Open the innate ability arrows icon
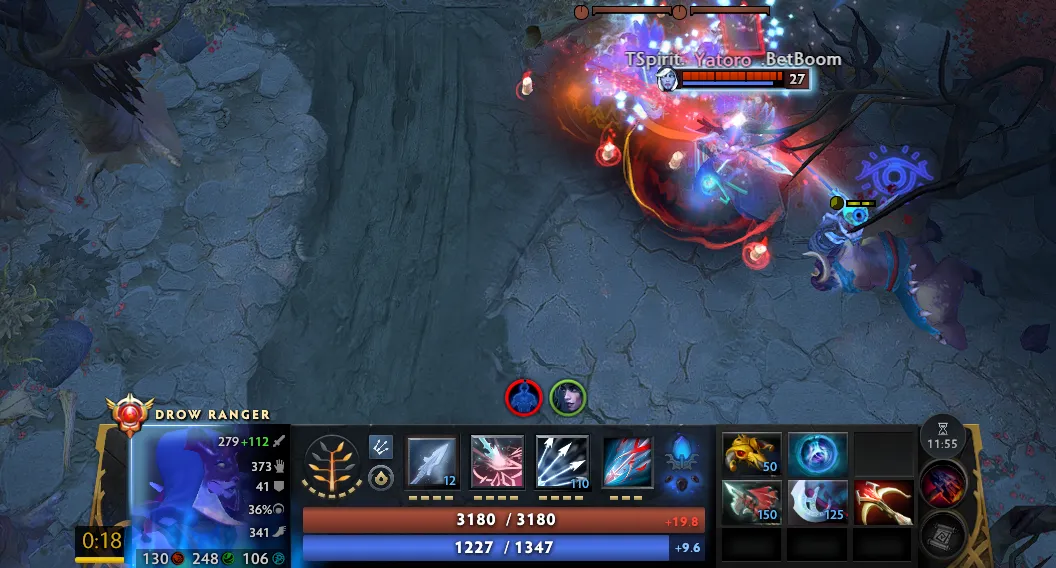Screen dimensions: 1056x568 [x=381, y=446]
